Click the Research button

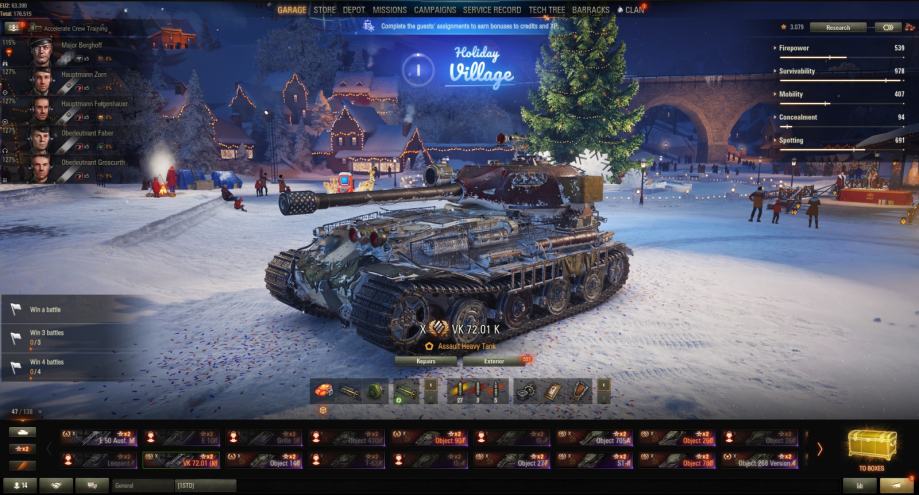click(837, 27)
